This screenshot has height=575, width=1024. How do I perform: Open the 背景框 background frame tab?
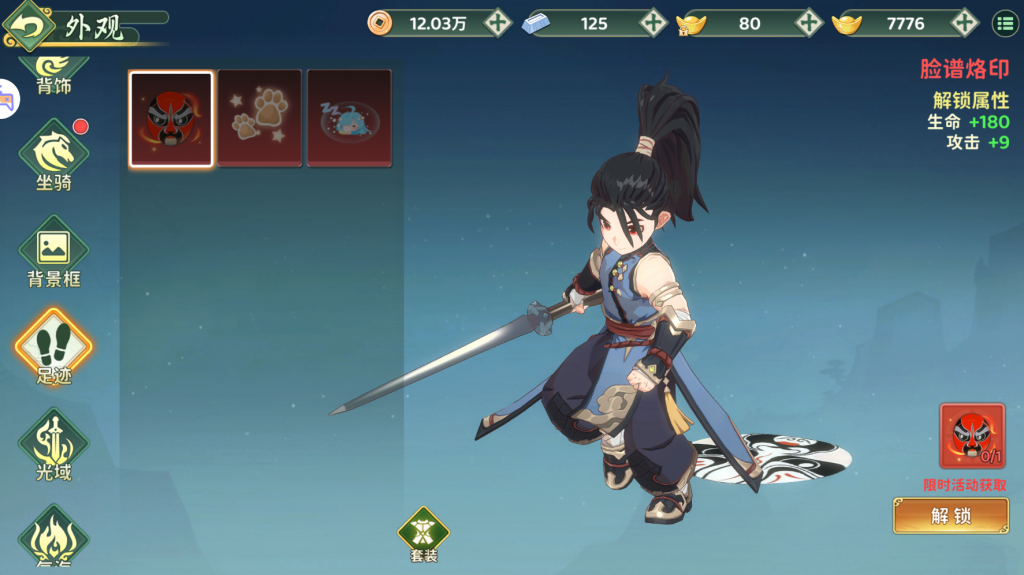coord(54,253)
